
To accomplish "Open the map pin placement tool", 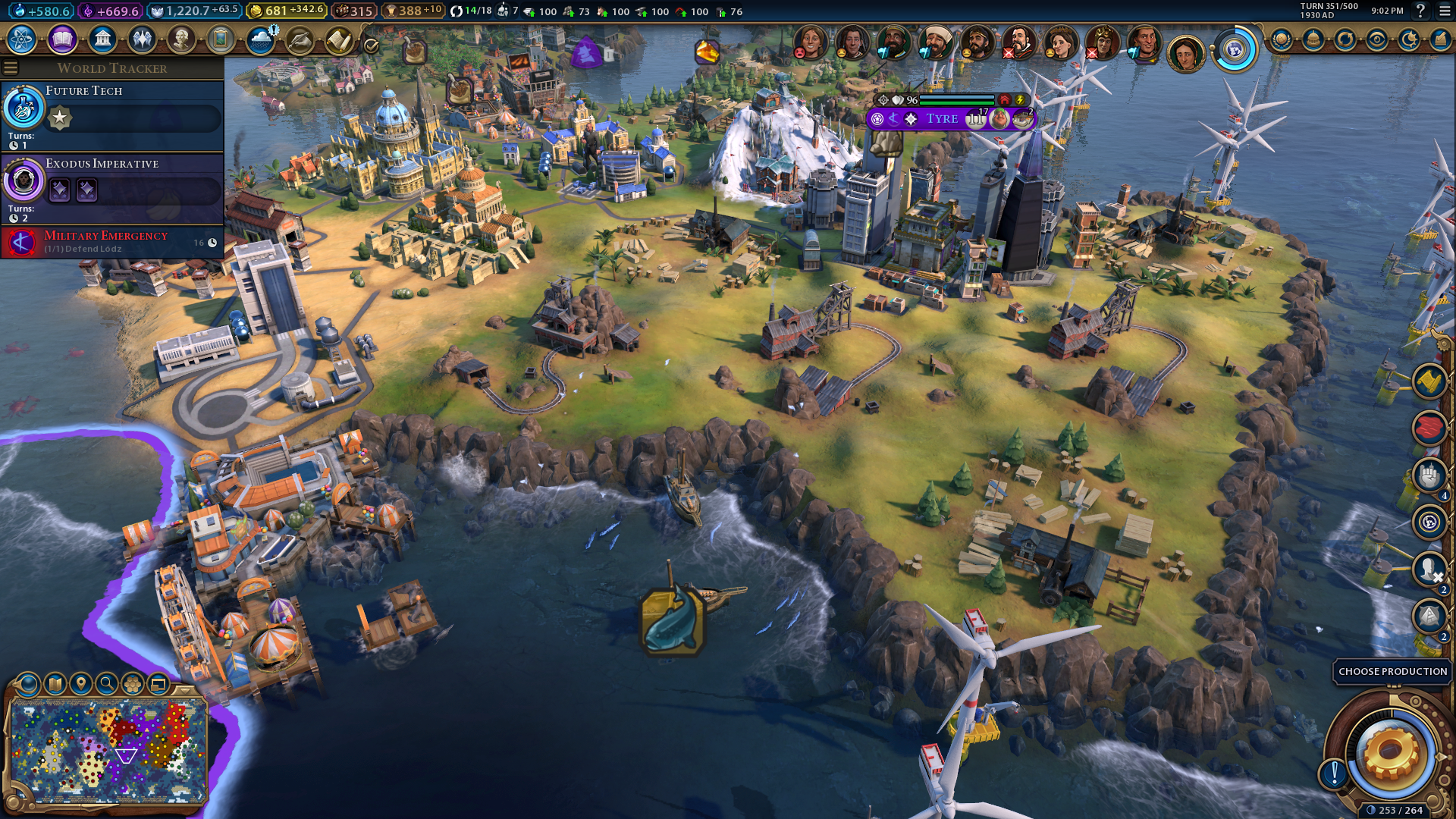I will point(80,684).
